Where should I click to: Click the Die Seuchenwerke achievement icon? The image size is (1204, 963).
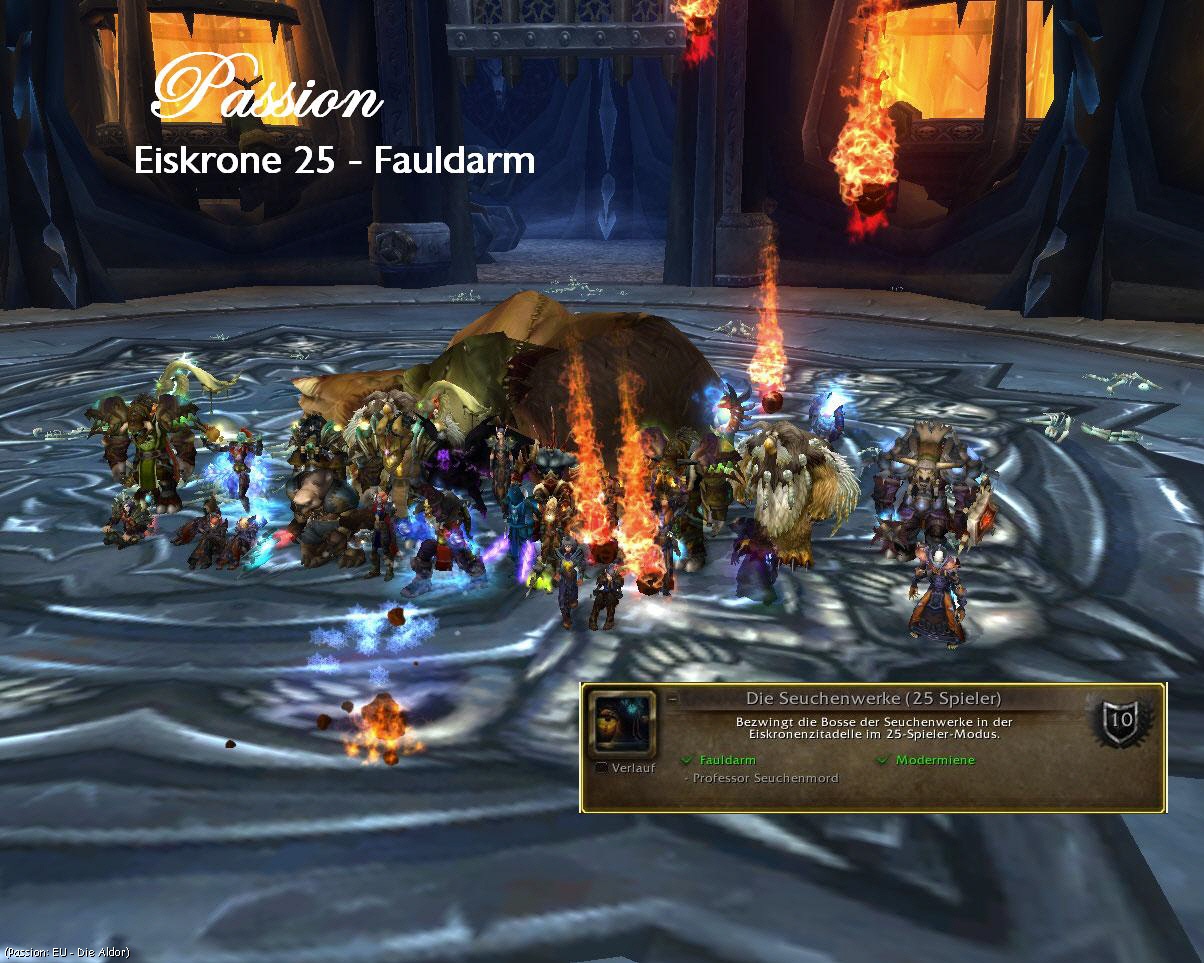tap(623, 724)
